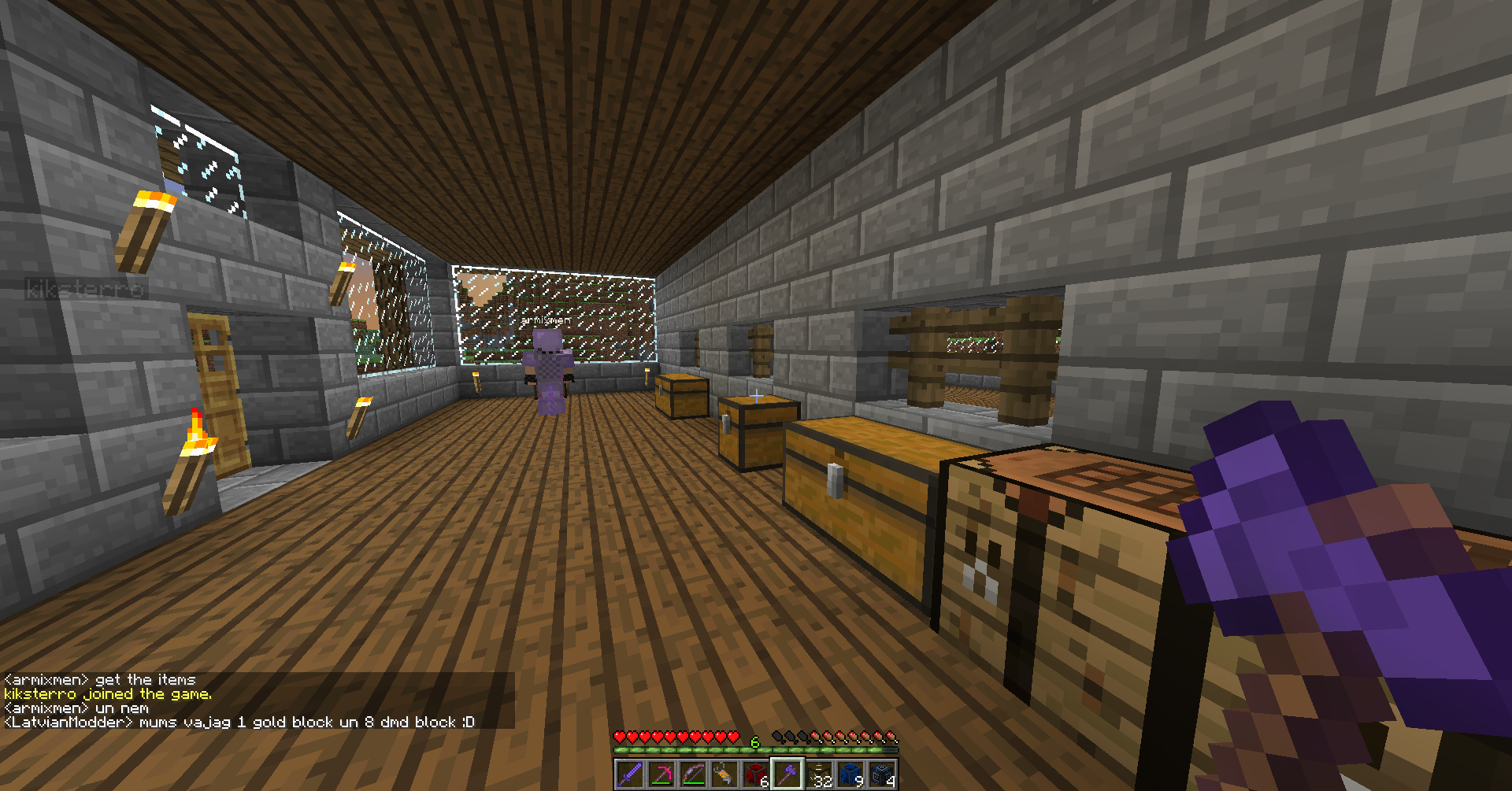Image resolution: width=1512 pixels, height=791 pixels.
Task: Pick the dark blue machine block stack of 4
Action: (x=882, y=774)
